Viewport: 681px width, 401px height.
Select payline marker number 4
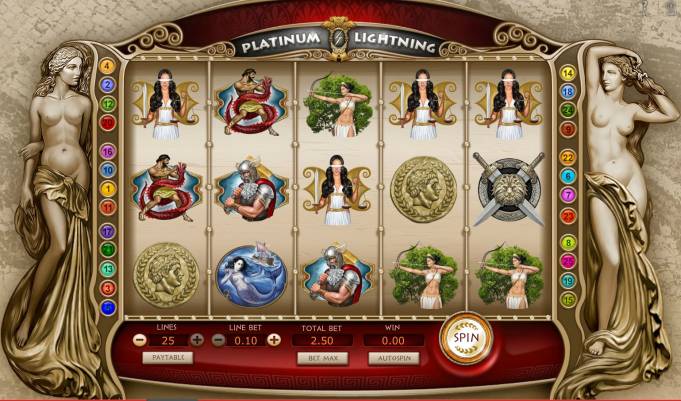point(108,67)
